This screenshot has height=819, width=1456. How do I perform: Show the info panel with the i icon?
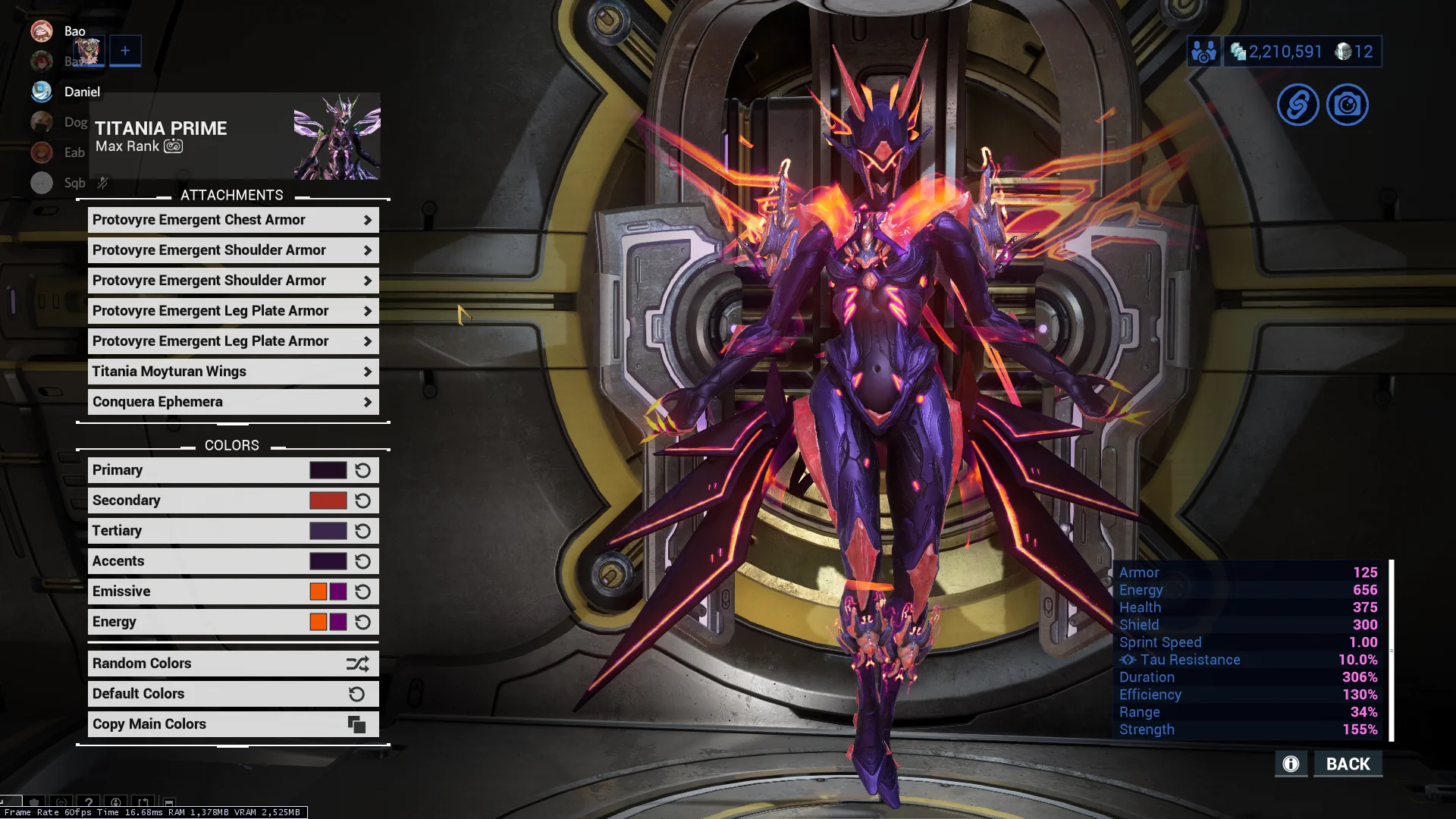pyautogui.click(x=1291, y=764)
